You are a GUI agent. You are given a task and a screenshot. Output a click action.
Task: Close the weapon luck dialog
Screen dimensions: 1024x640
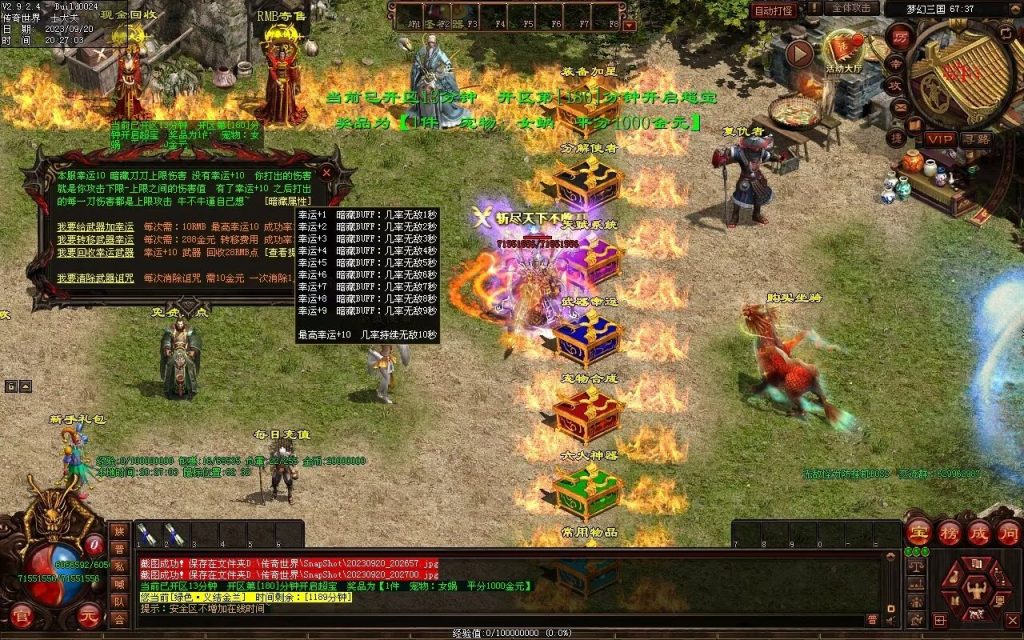tap(326, 172)
